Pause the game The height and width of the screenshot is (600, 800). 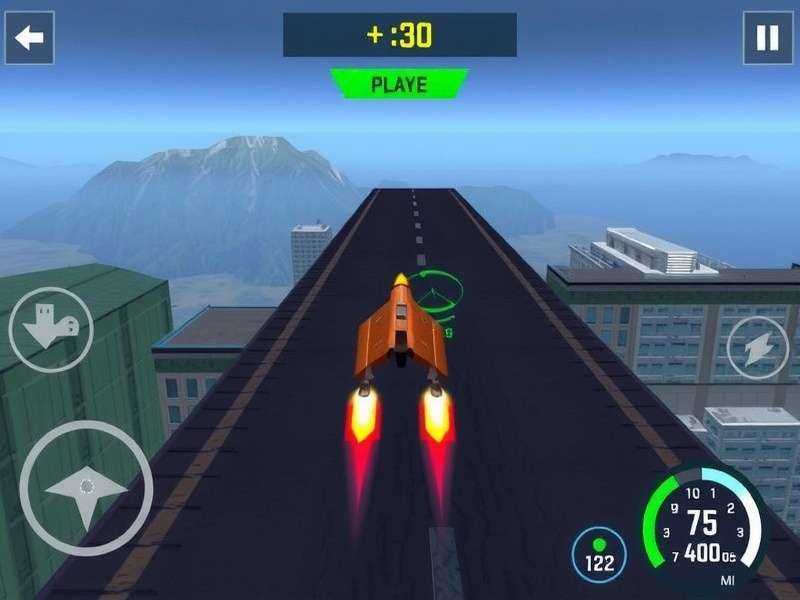point(767,38)
